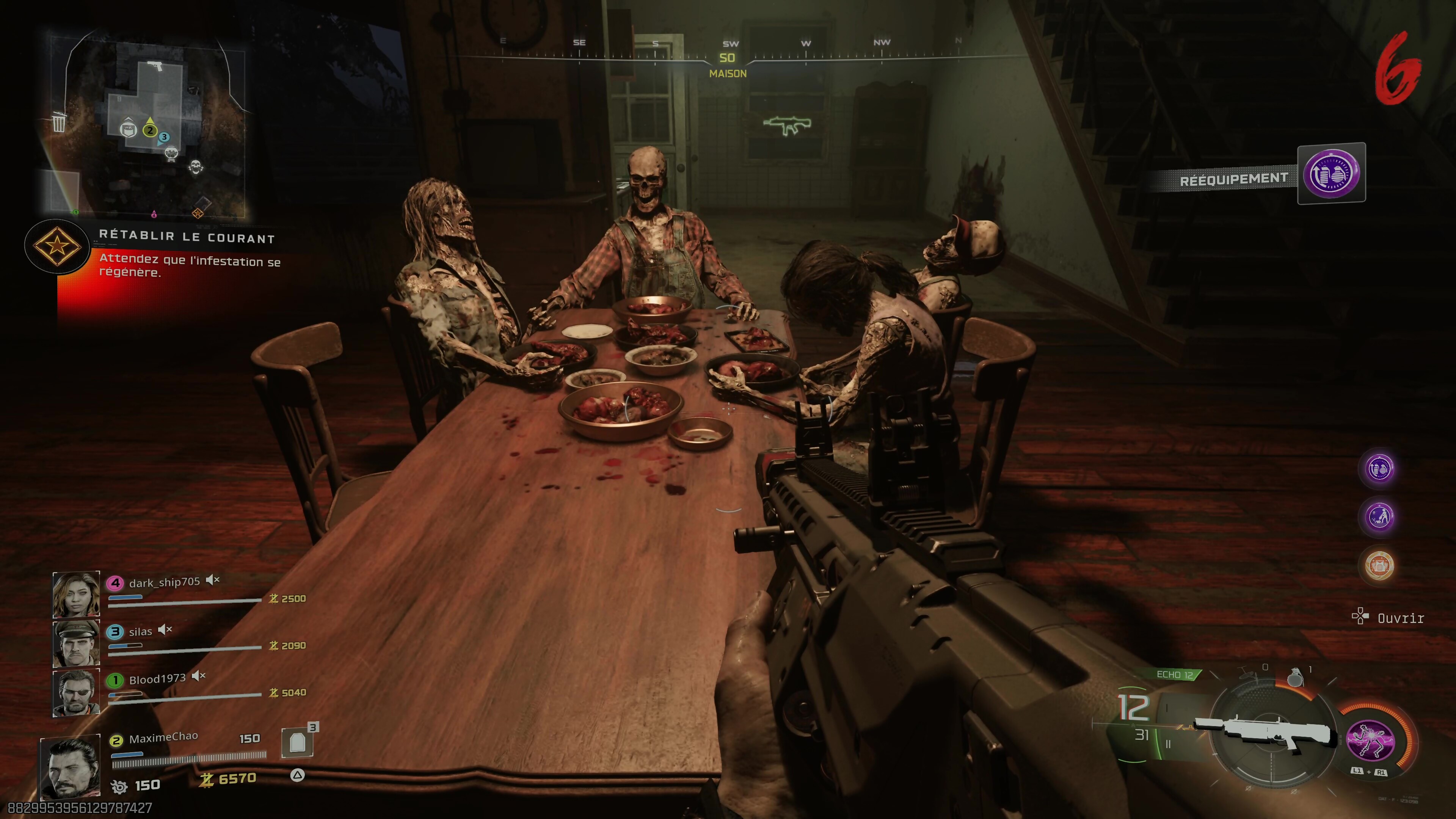The image size is (1456, 819).
Task: Select dark_ship705 in the squad list
Action: pos(164,582)
